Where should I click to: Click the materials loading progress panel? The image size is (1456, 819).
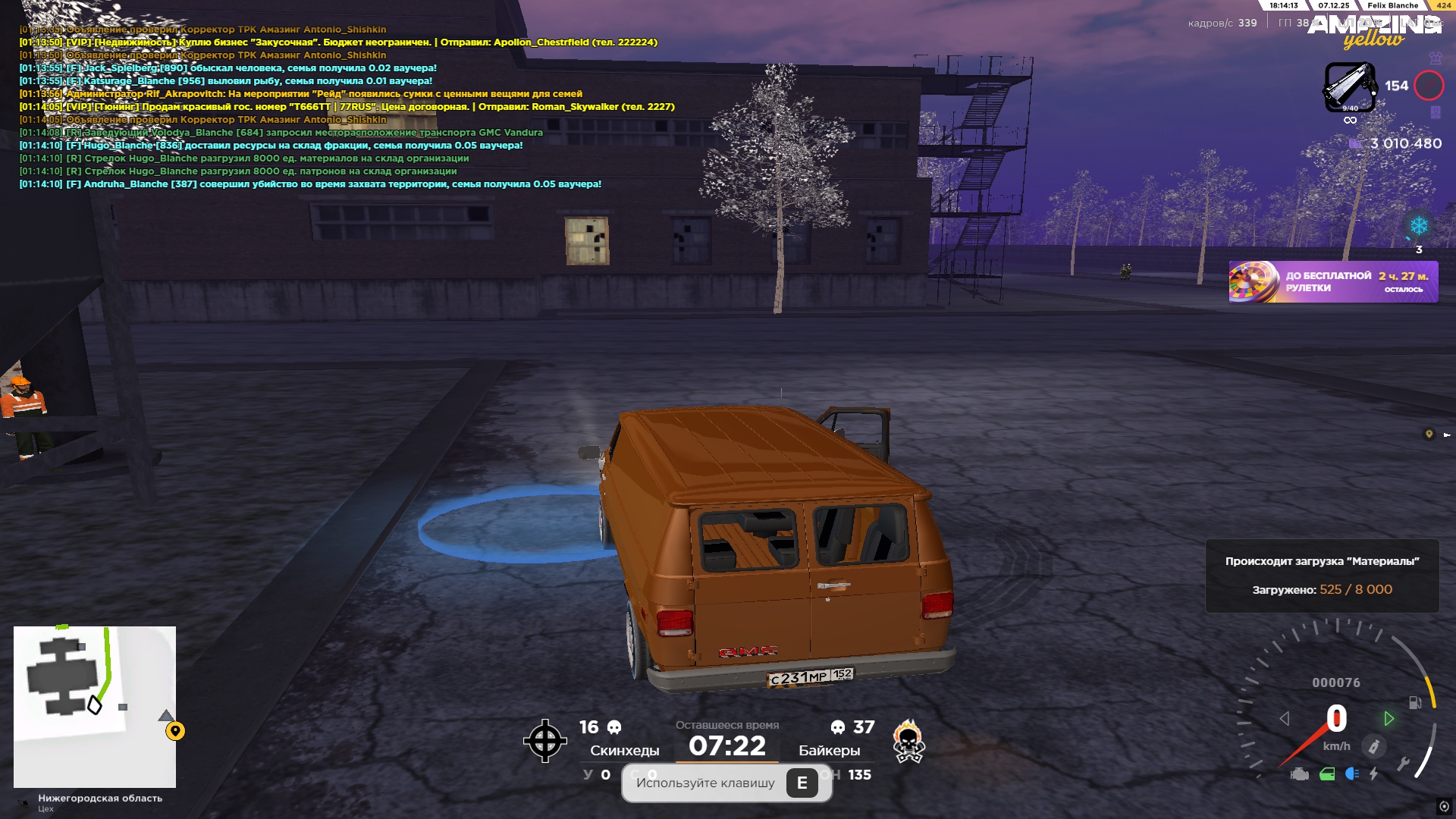pos(1322,576)
